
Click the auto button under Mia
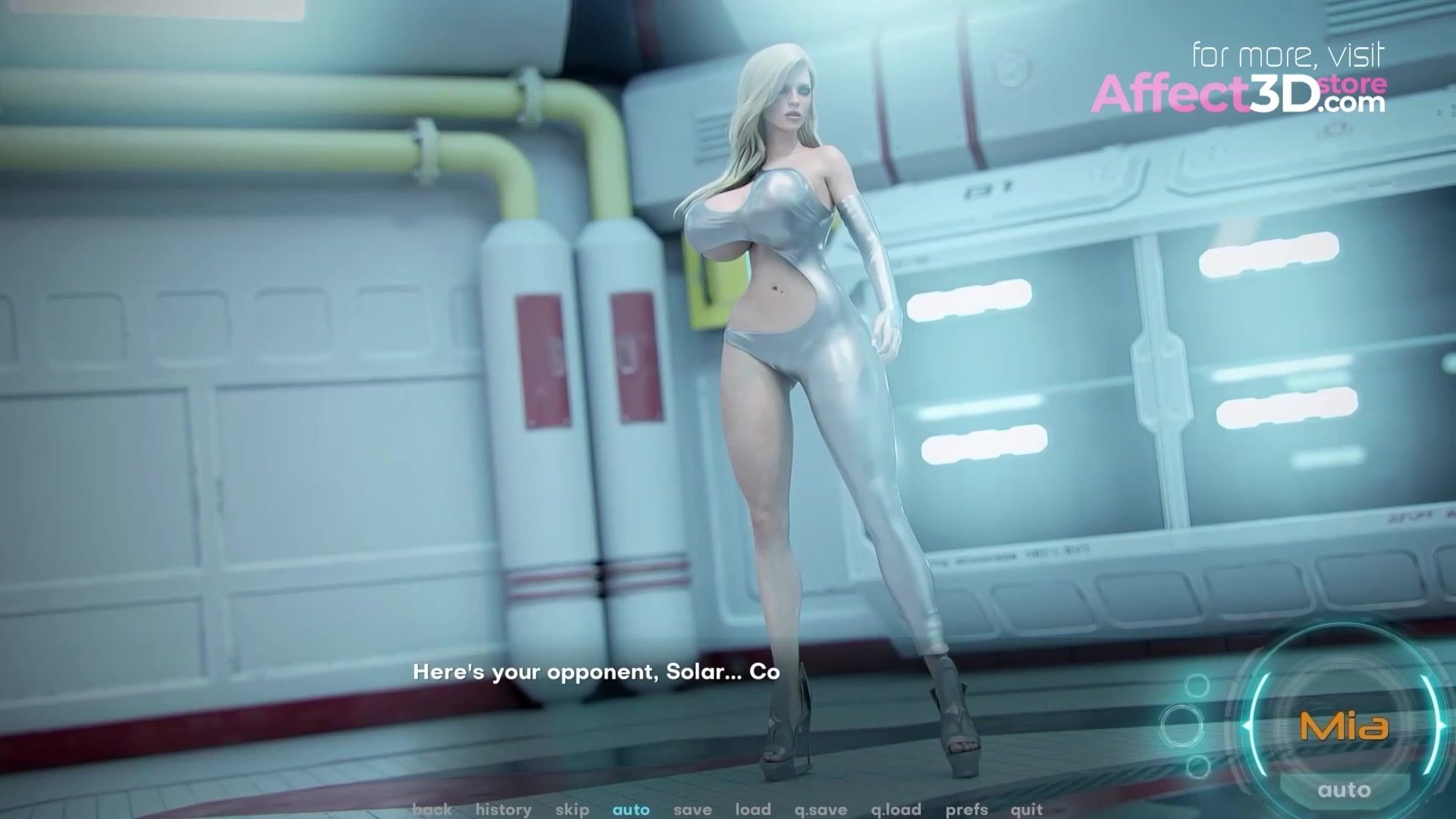pyautogui.click(x=1344, y=790)
